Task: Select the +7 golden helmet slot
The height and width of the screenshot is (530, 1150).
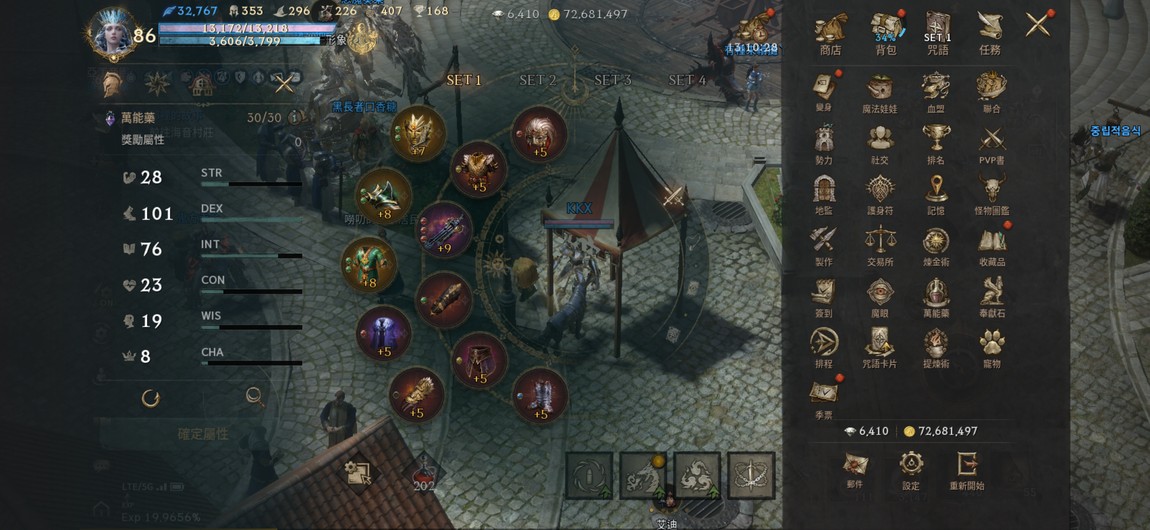Action: point(417,132)
